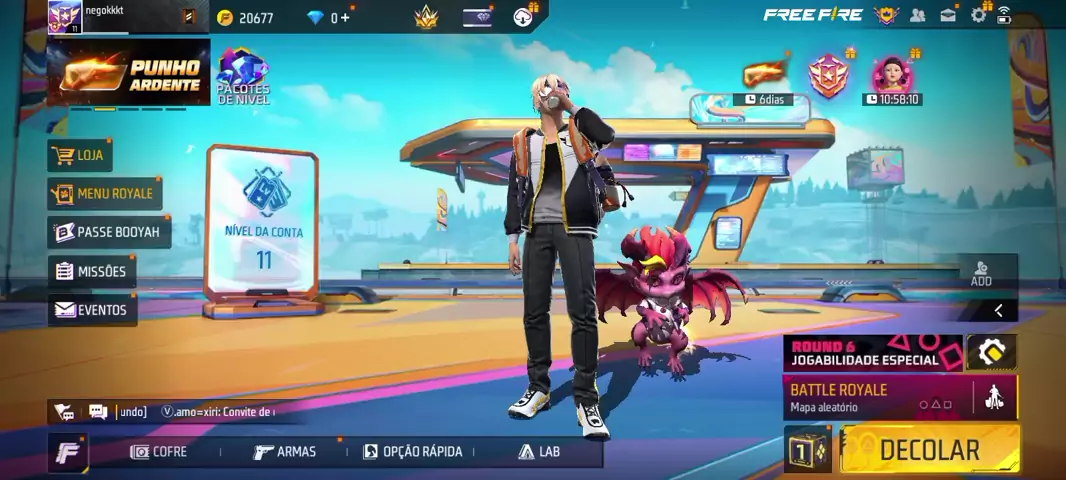Start the match with the DECOLAR button
1066x480 pixels.
coord(929,449)
